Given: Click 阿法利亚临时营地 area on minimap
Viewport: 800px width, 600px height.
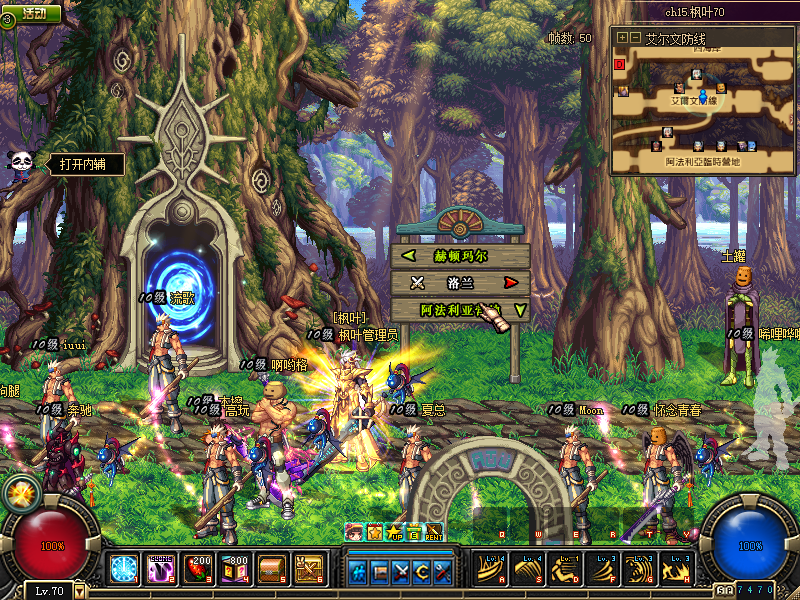Looking at the screenshot, I should pos(703,160).
